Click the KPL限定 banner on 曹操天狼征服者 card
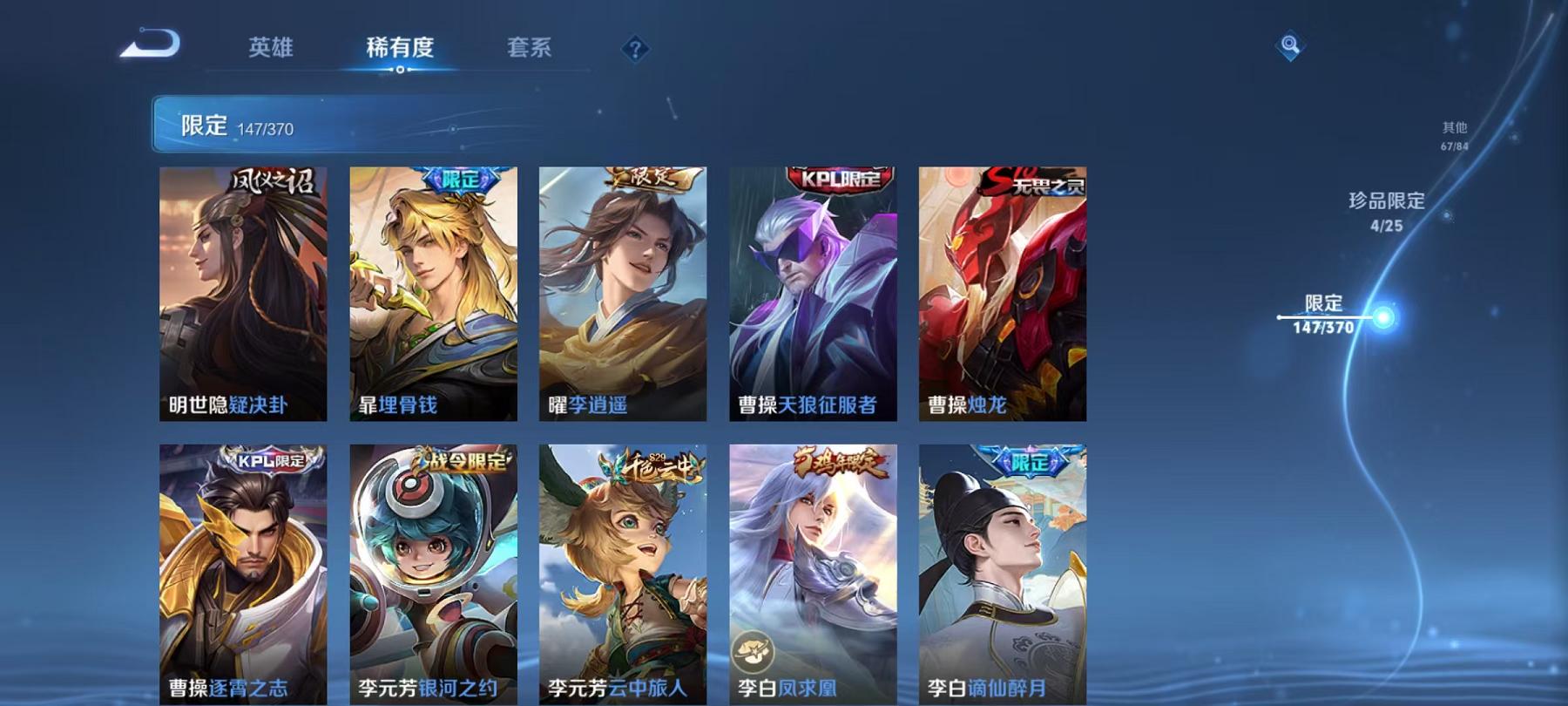This screenshot has width=1568, height=706. tap(836, 177)
